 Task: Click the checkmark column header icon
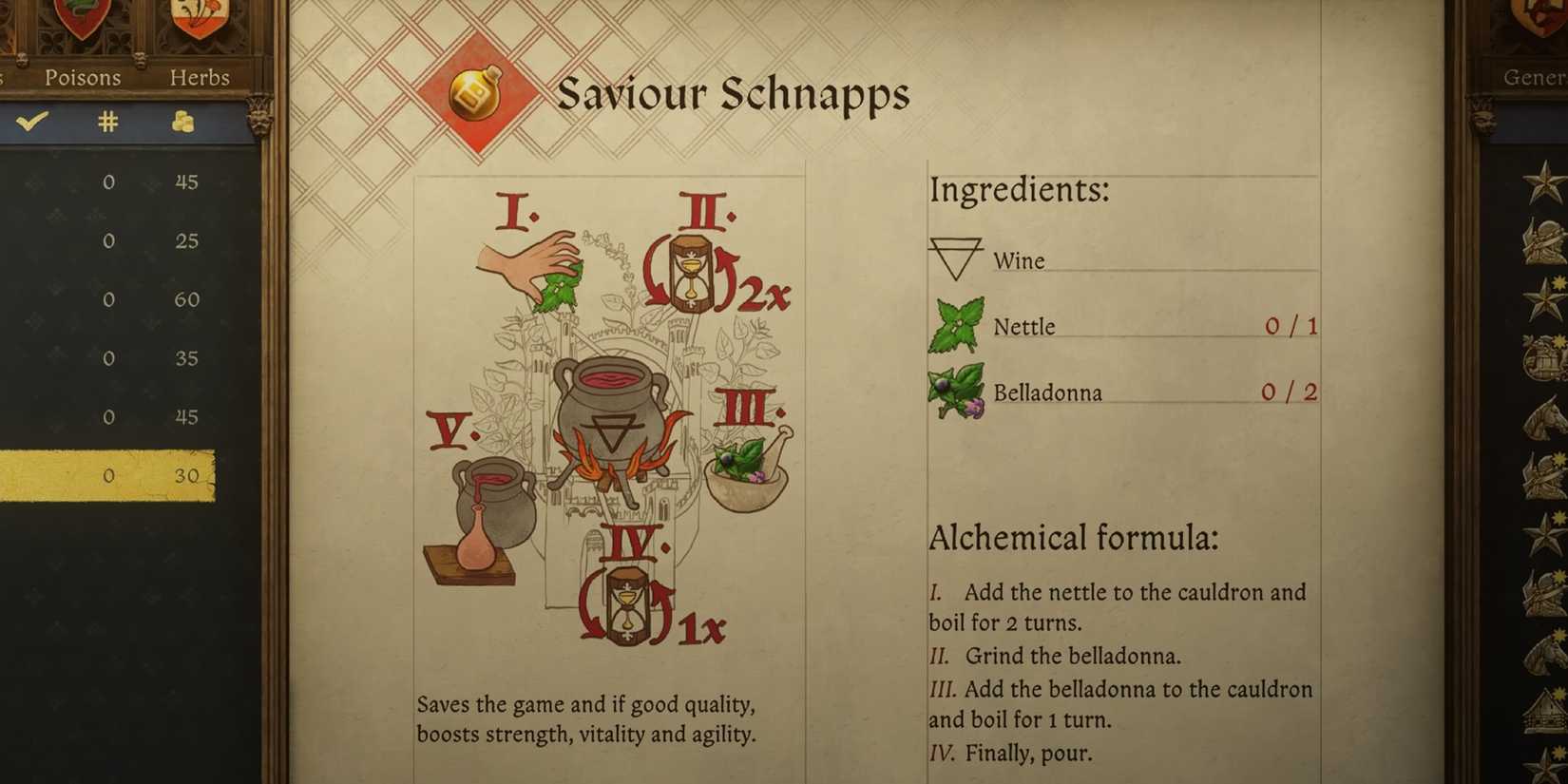click(32, 122)
